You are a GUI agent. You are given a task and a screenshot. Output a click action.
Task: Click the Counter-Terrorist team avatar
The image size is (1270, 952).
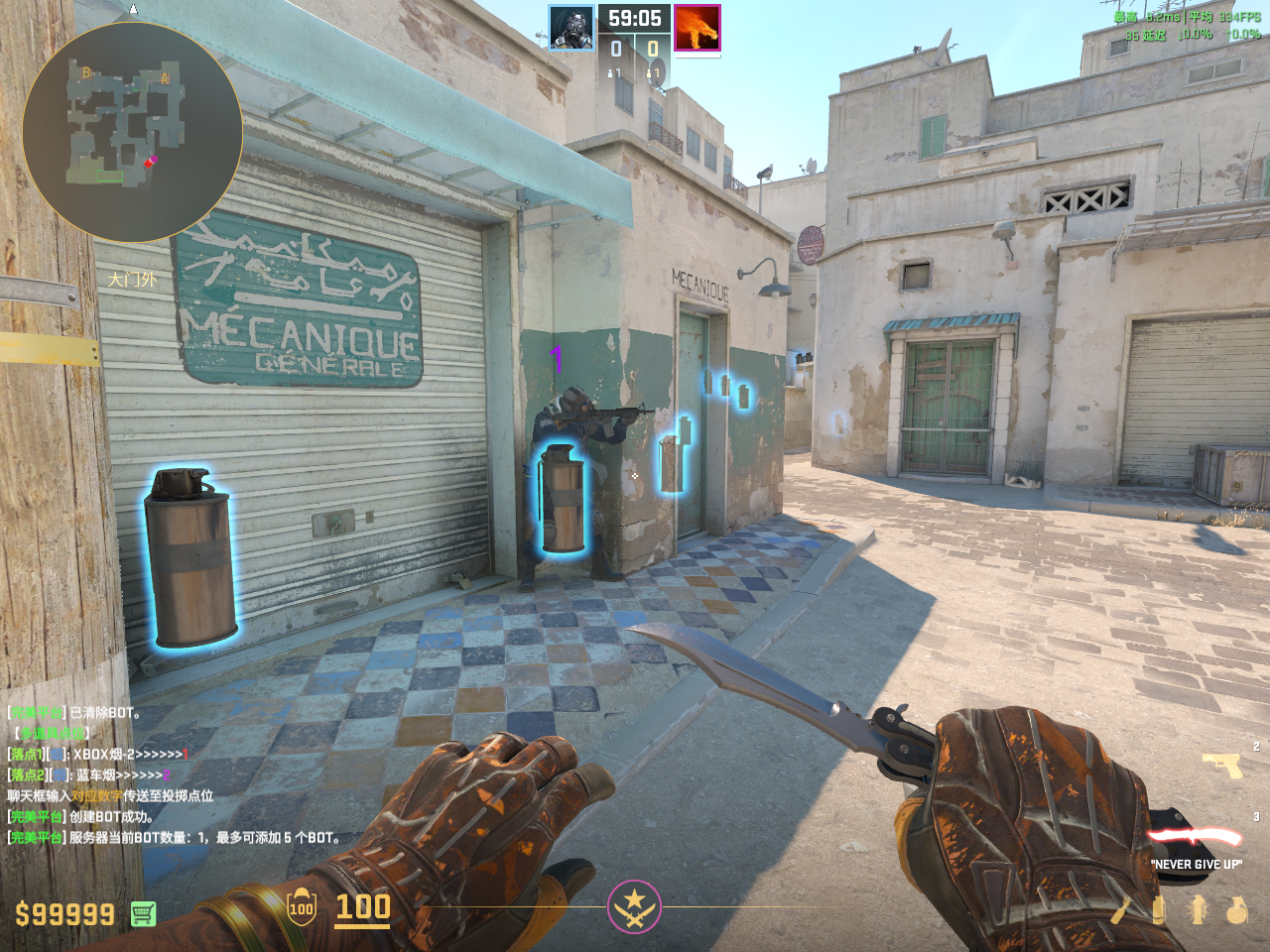[x=571, y=28]
